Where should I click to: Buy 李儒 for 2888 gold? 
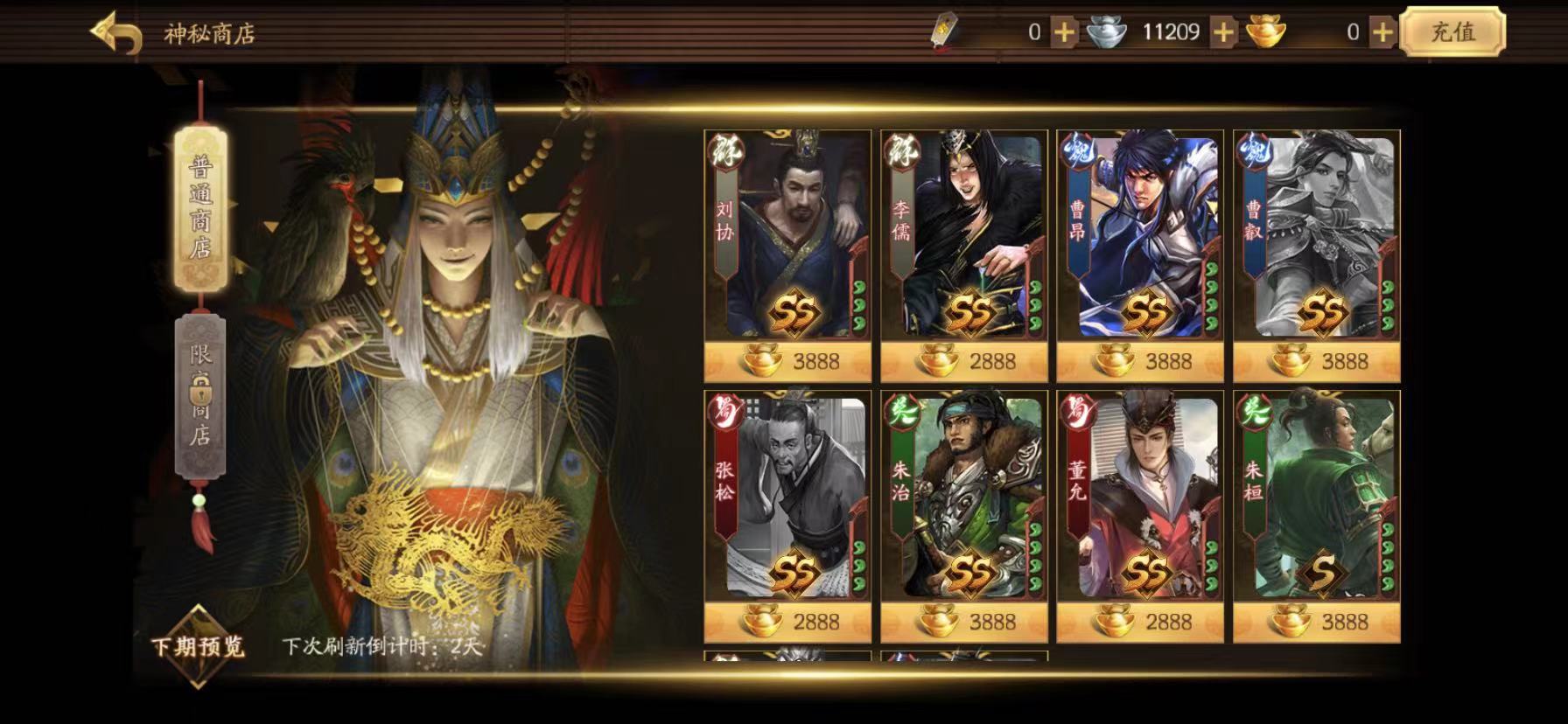(964, 361)
